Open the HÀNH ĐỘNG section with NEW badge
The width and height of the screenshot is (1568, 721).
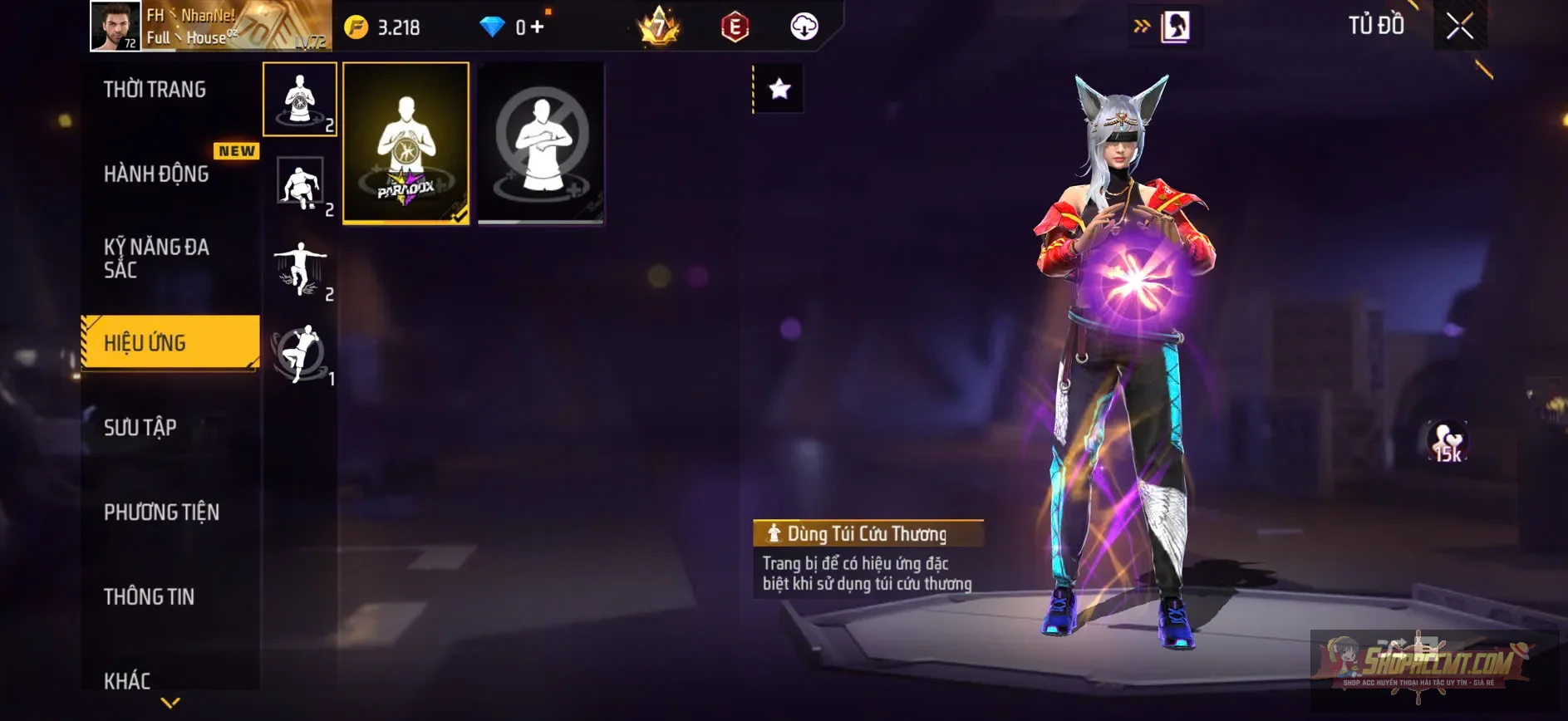click(x=156, y=174)
